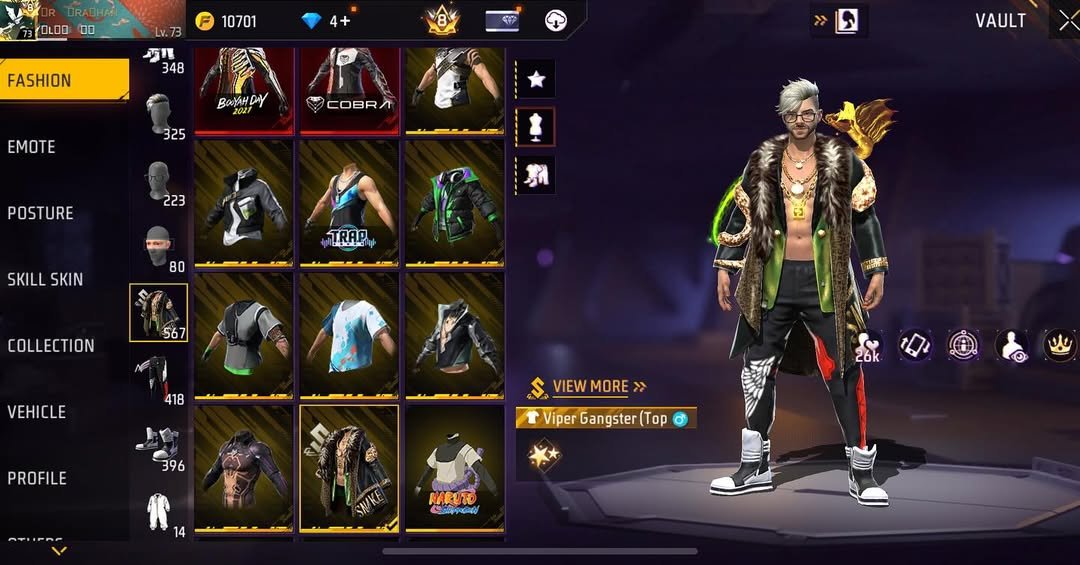The image size is (1080, 565).
Task: Open the Collection section
Action: [x=51, y=346]
